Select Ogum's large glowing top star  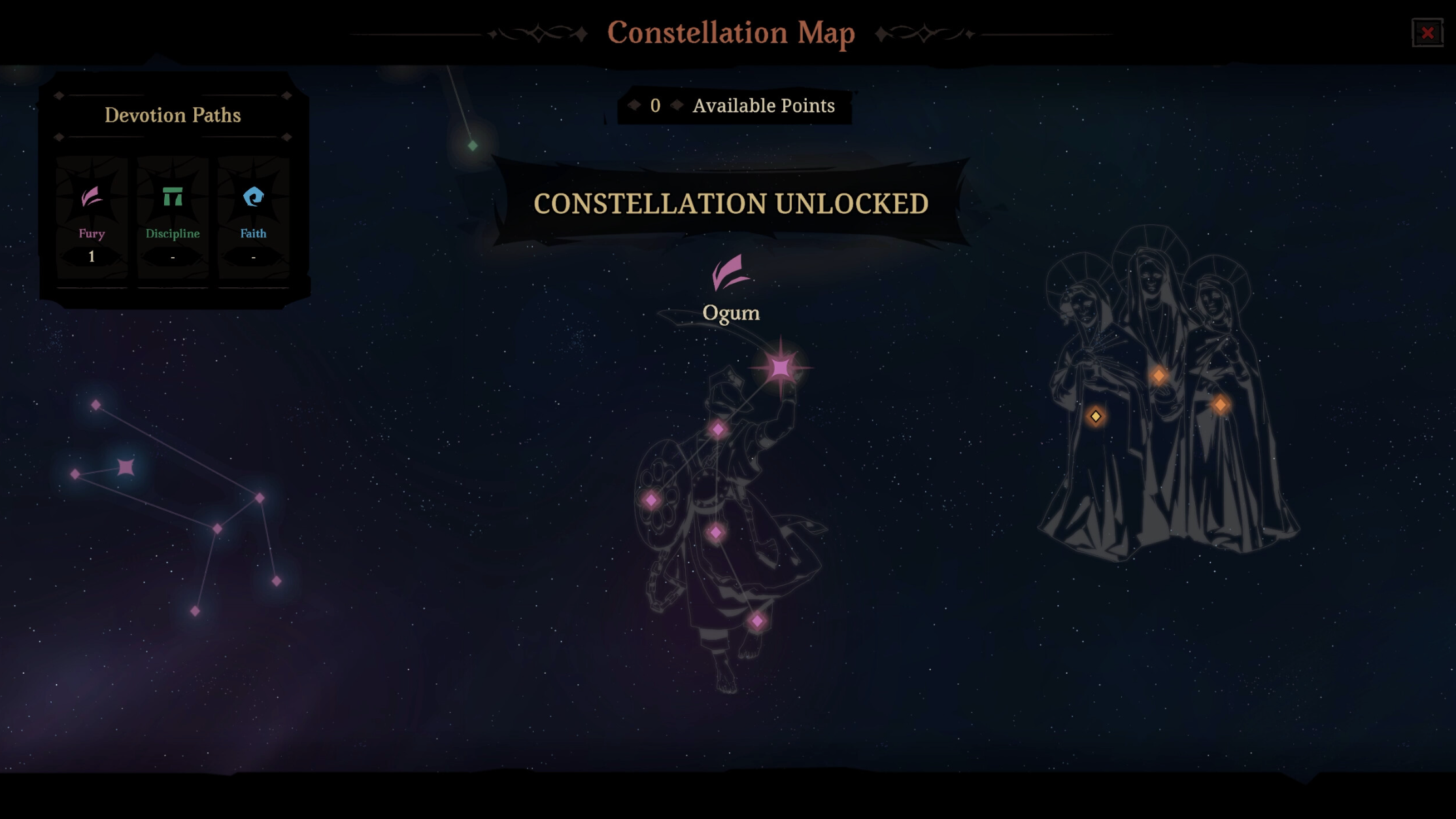coord(781,368)
